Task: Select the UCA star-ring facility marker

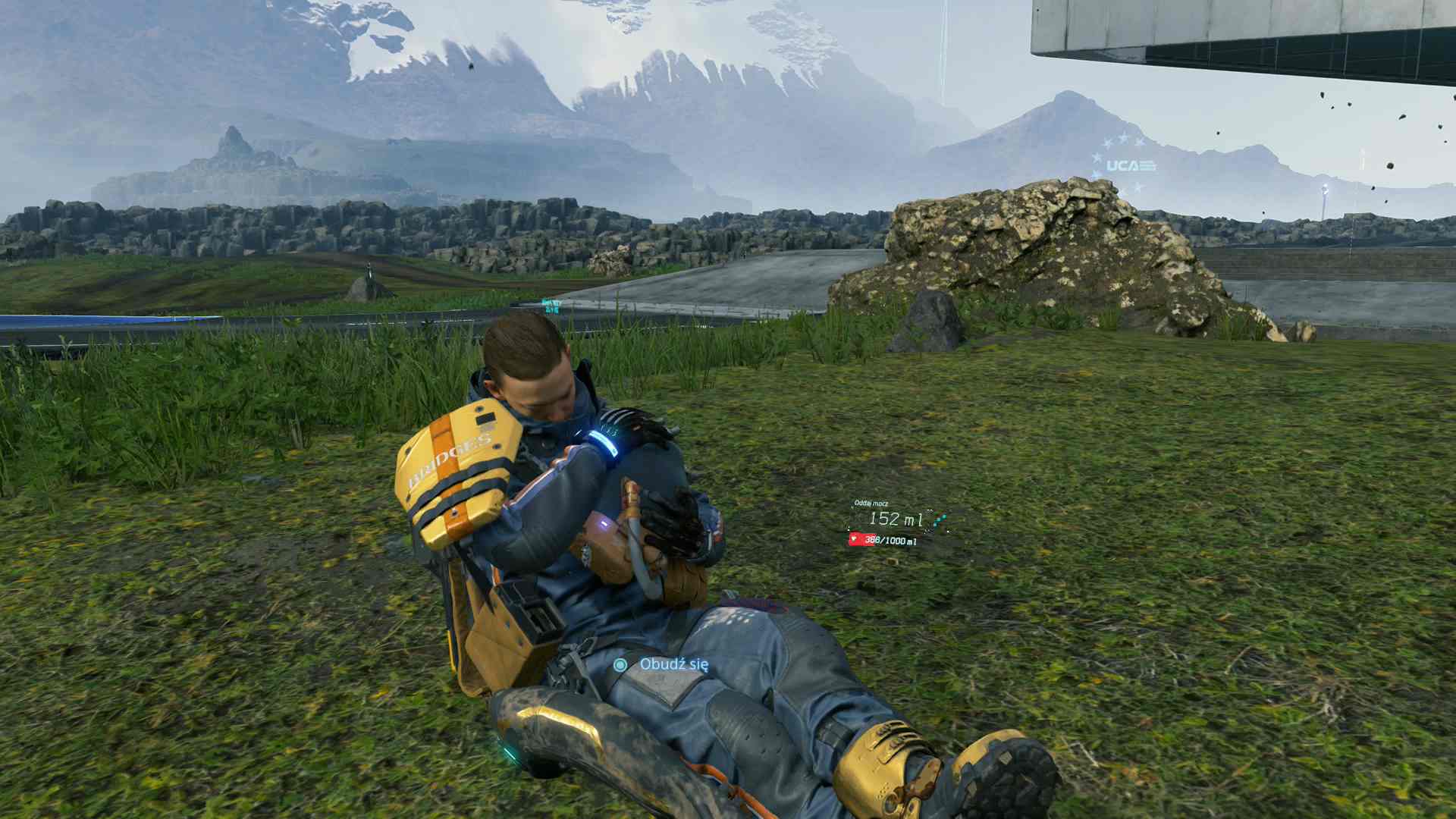Action: (1125, 165)
